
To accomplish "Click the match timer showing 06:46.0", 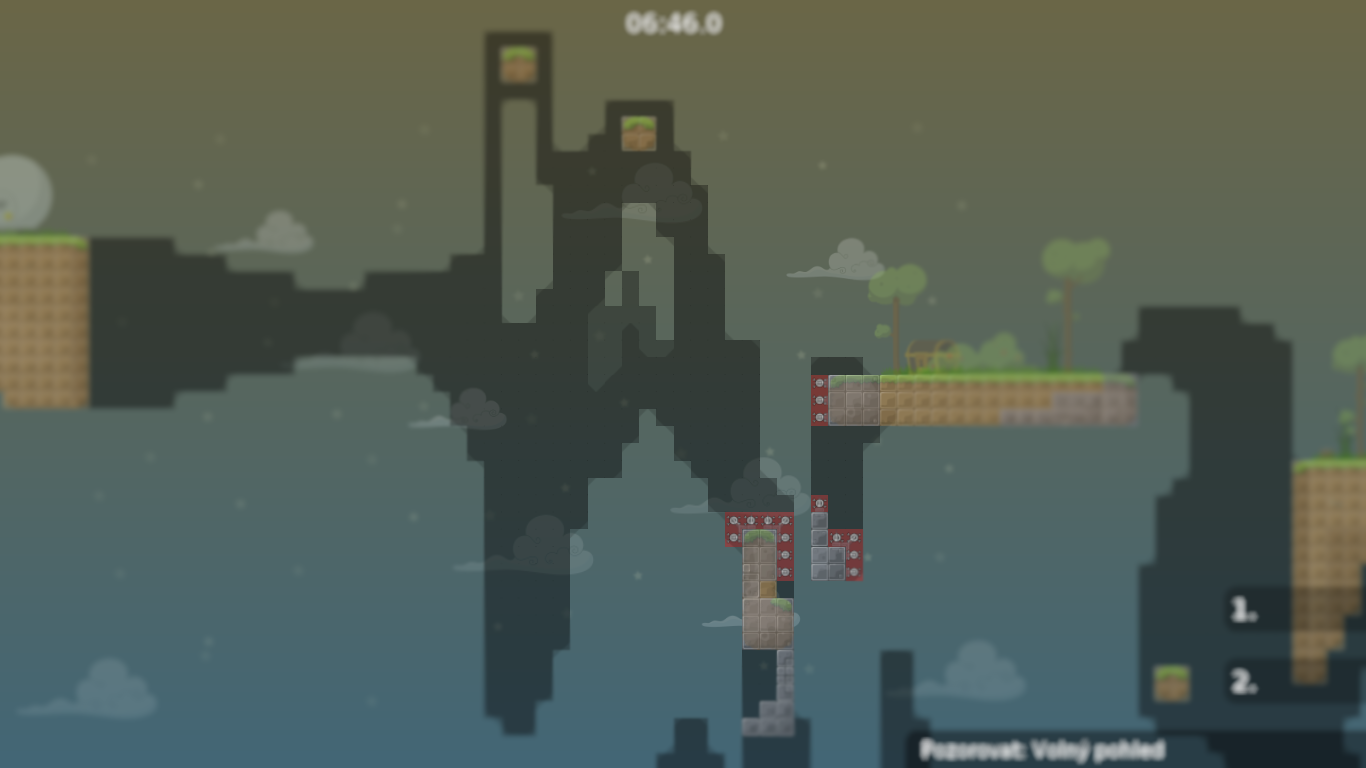I will 675,24.
